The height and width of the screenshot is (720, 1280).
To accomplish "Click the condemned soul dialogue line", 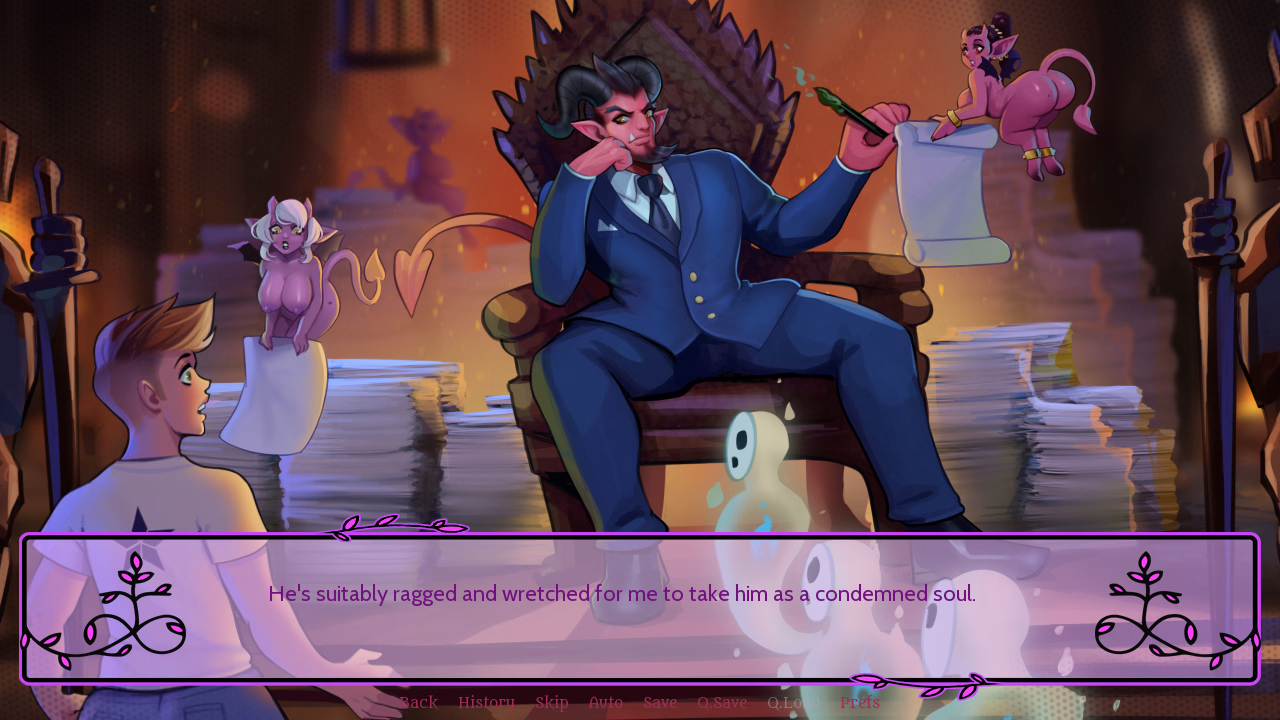I will tap(621, 592).
